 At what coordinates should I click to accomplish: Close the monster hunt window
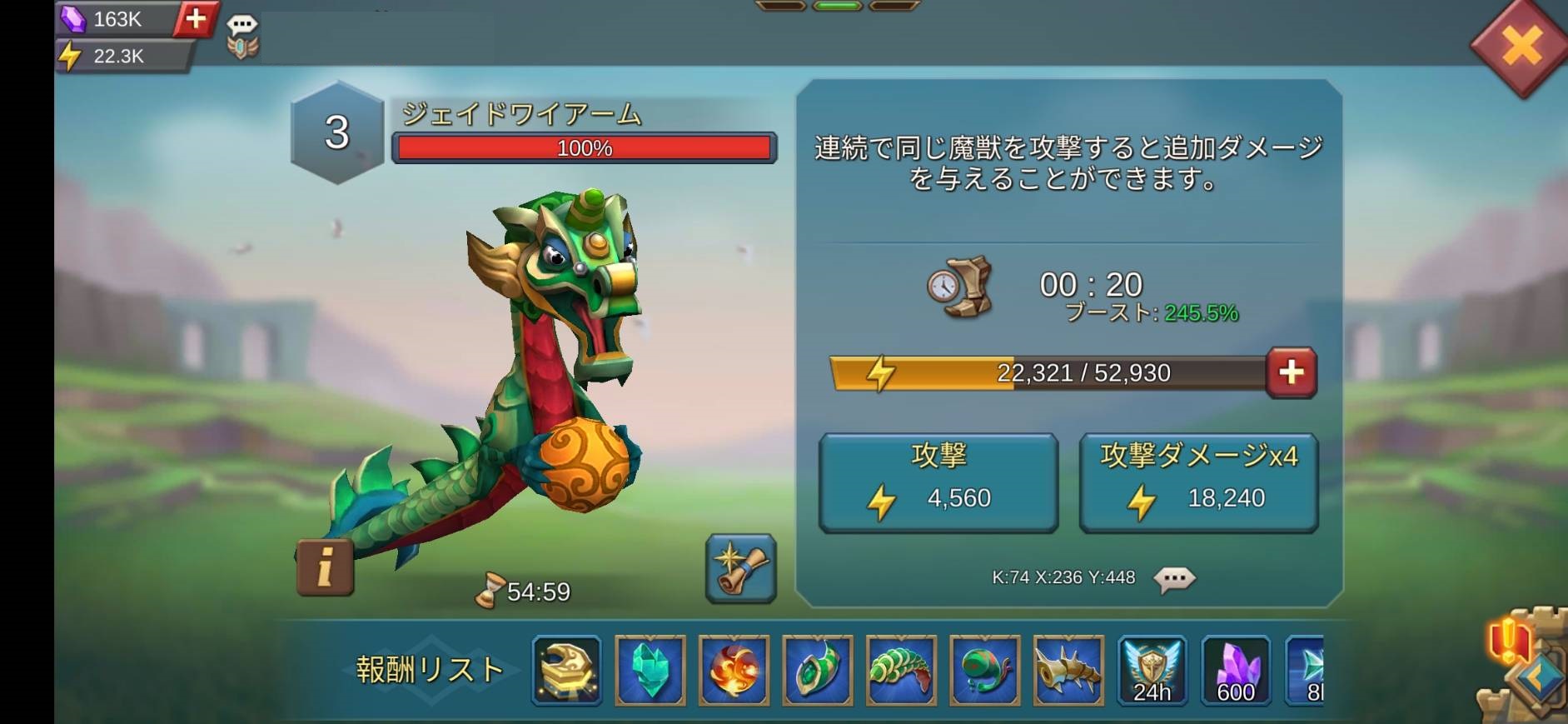(1521, 46)
